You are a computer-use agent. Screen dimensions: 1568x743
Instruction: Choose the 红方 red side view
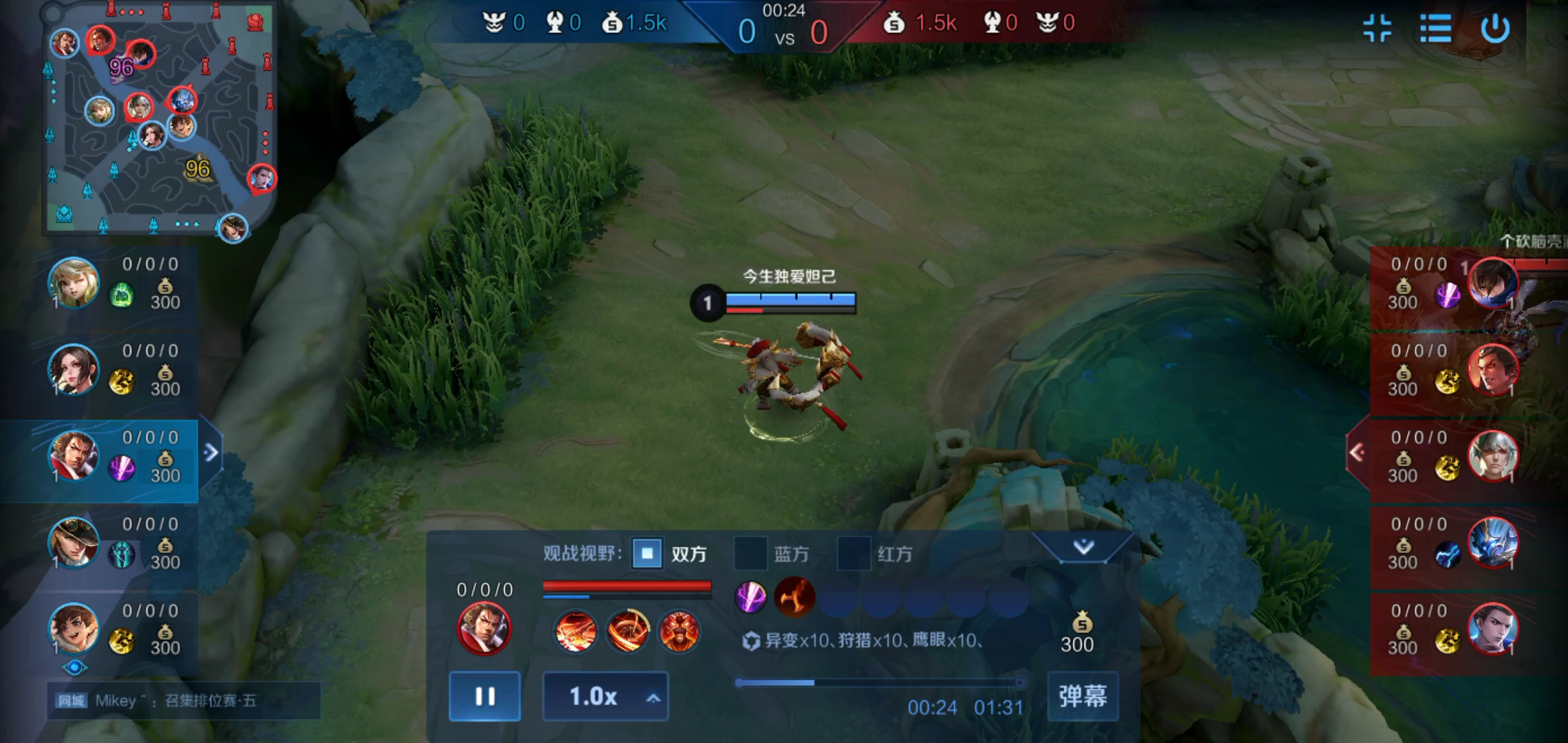[x=853, y=553]
